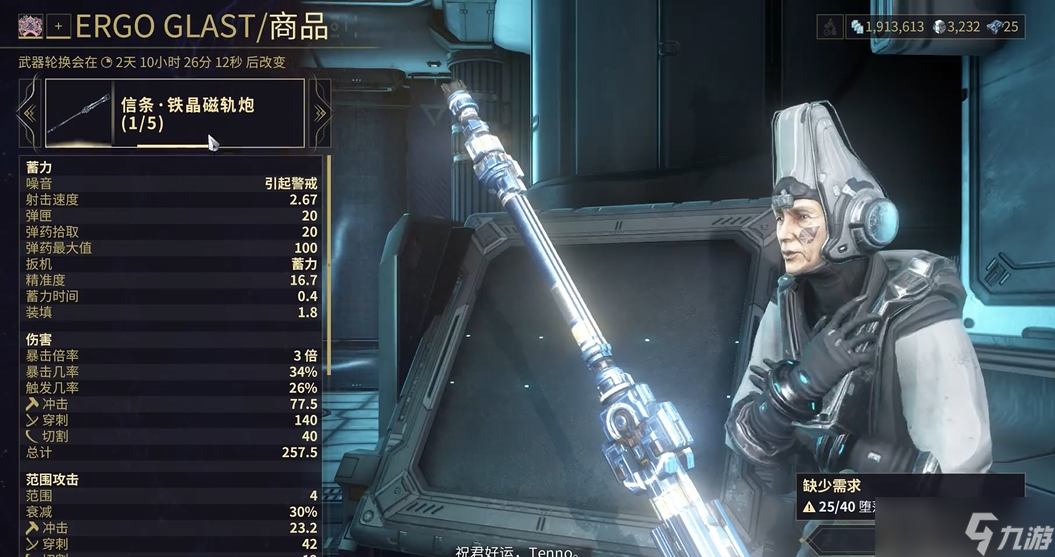Open the player profile avatar icon
The height and width of the screenshot is (557, 1055).
tap(28, 27)
